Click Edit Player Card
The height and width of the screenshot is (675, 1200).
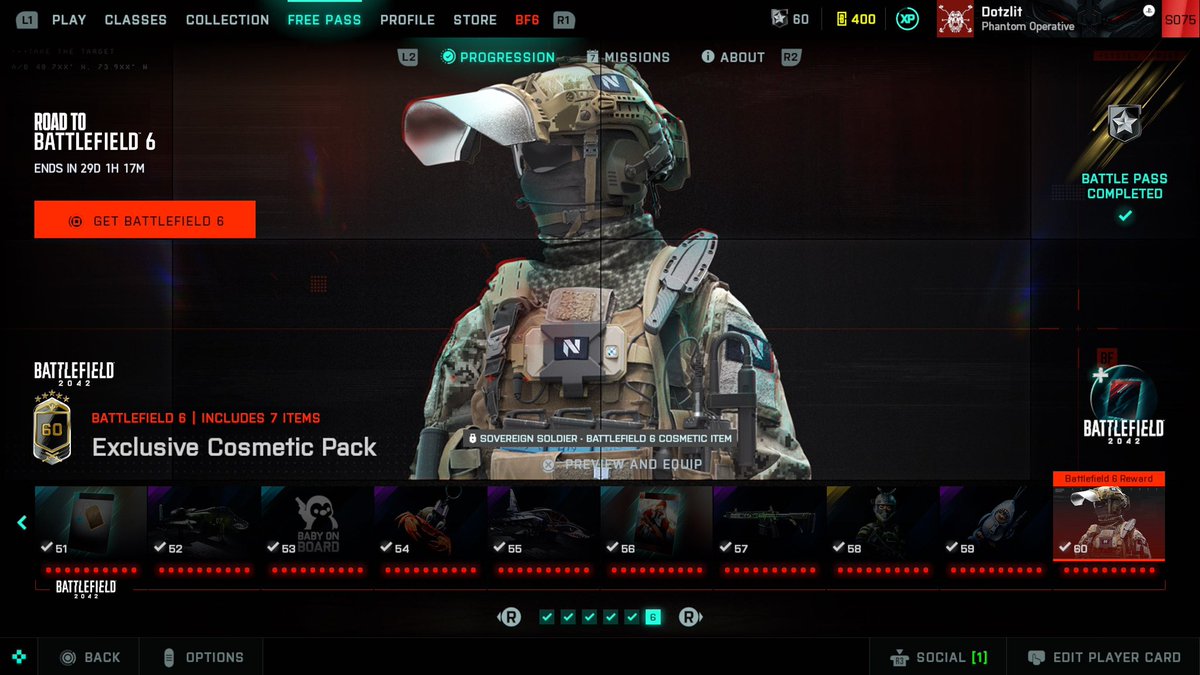(1105, 657)
